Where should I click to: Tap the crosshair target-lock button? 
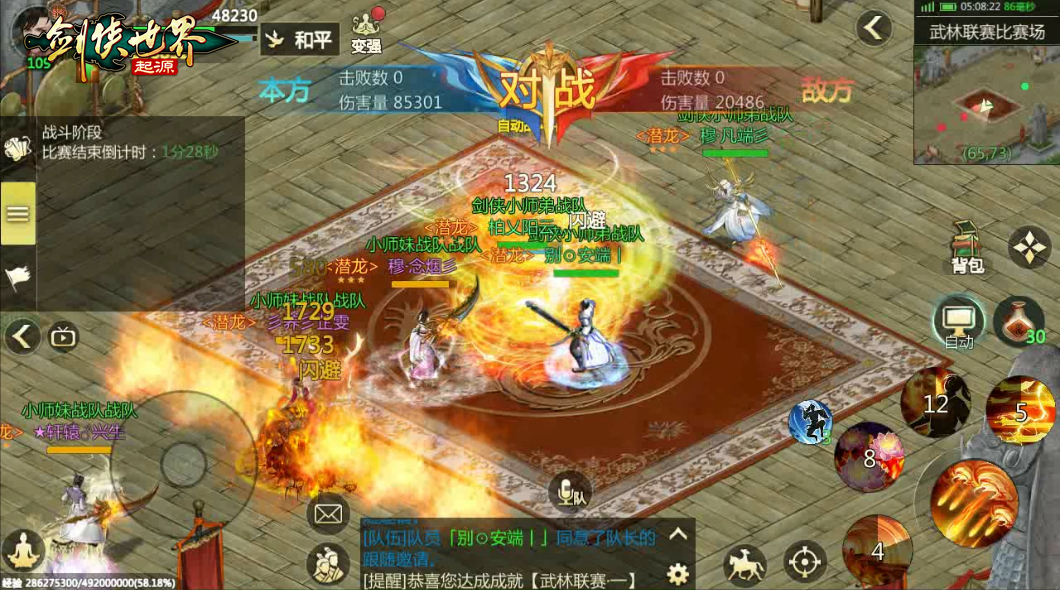805,562
